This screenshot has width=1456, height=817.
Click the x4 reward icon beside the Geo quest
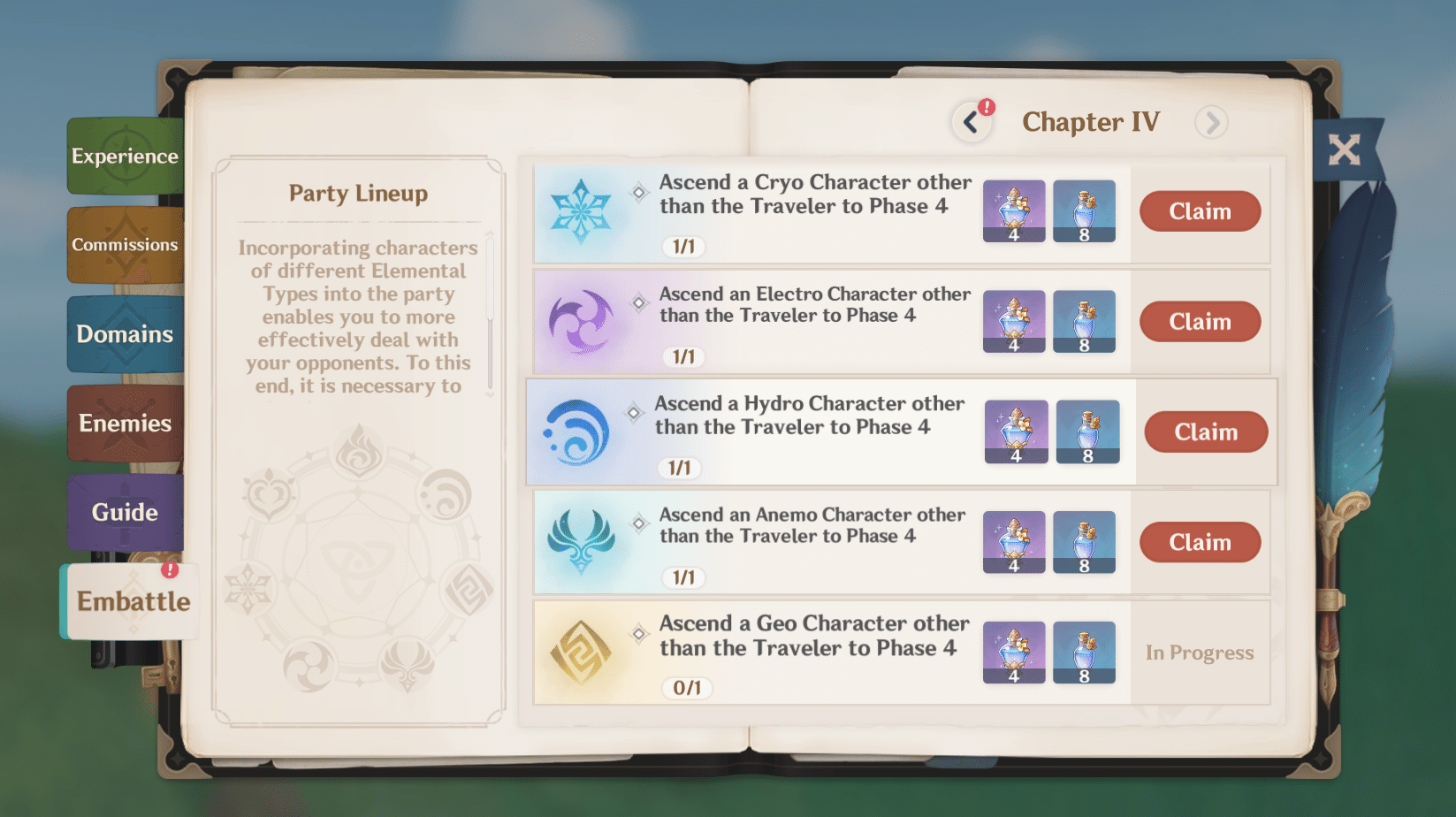click(1014, 653)
